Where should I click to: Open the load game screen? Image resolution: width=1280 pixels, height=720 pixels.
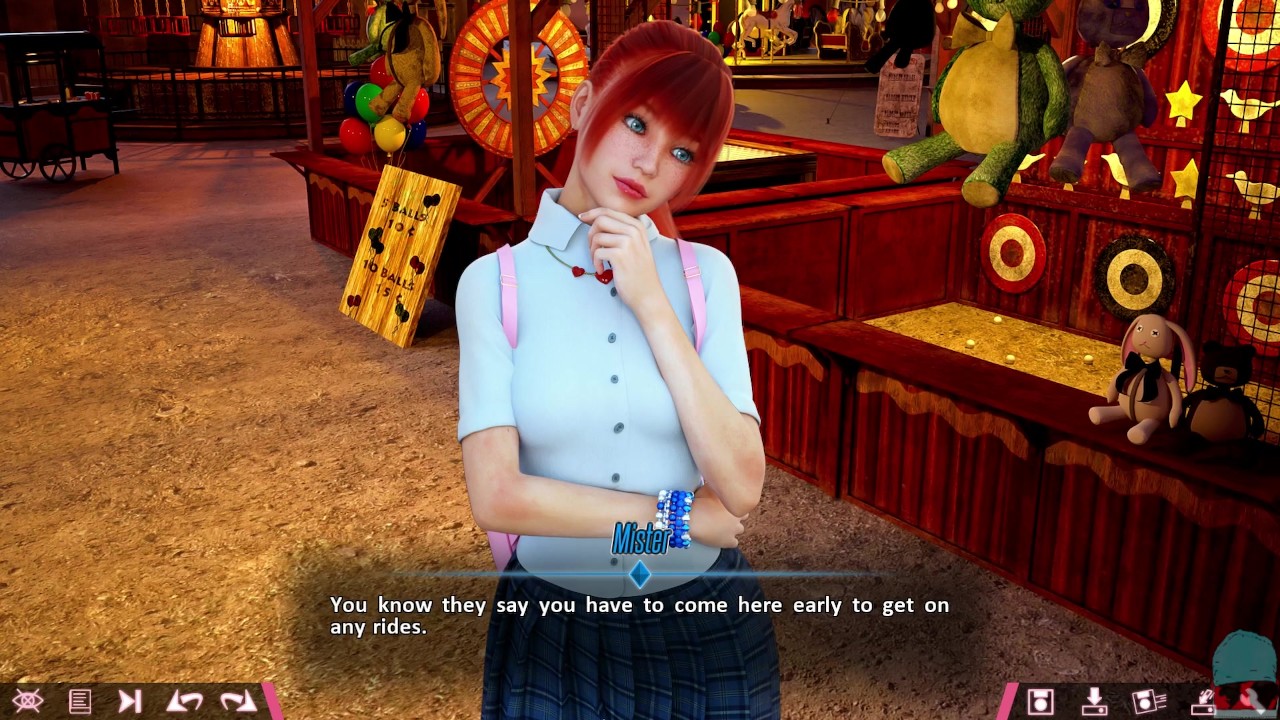[1094, 701]
